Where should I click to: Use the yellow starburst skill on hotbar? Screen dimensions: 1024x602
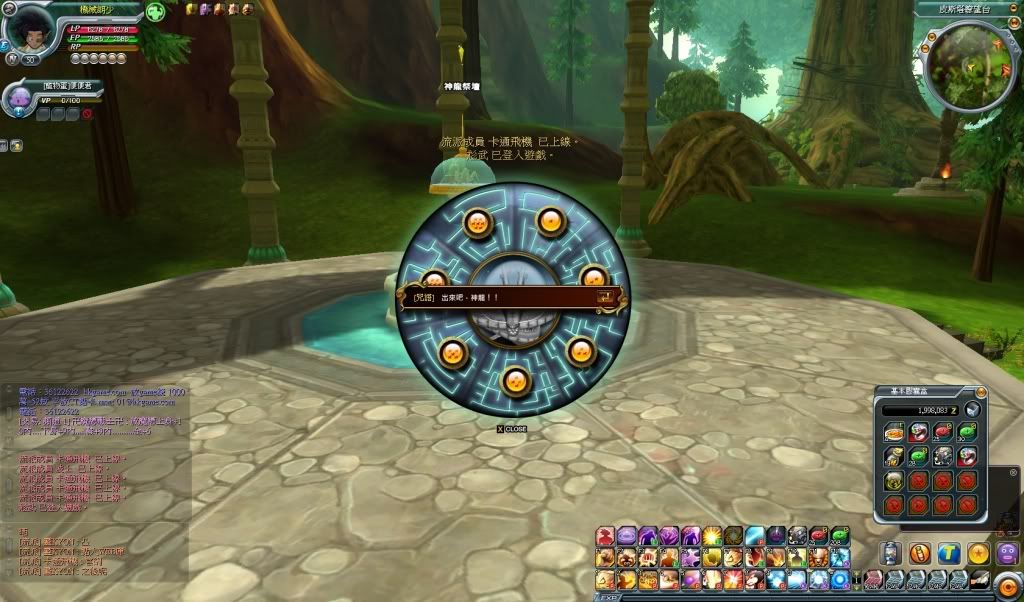pyautogui.click(x=712, y=537)
